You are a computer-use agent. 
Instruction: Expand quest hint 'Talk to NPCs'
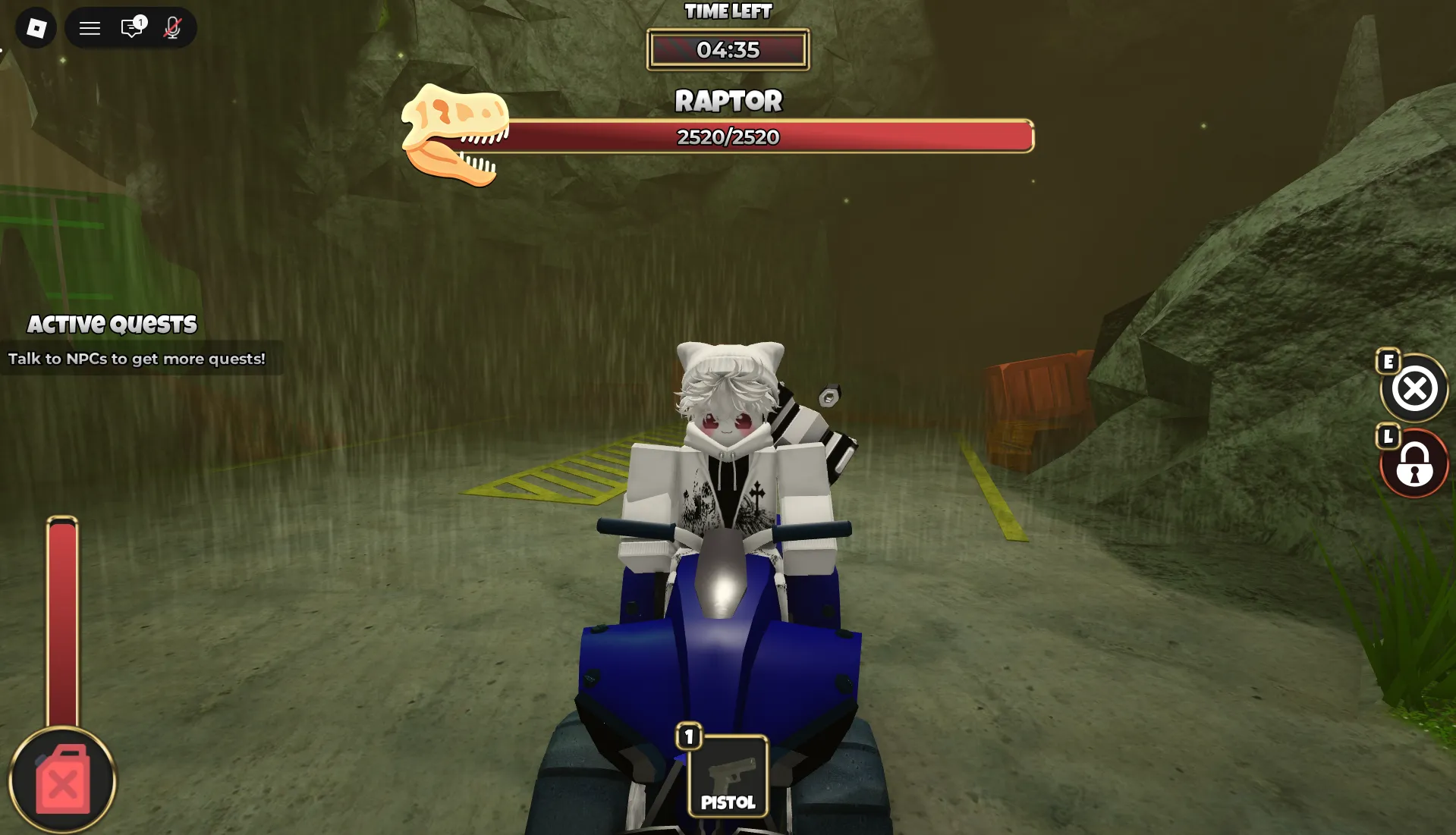pyautogui.click(x=136, y=359)
